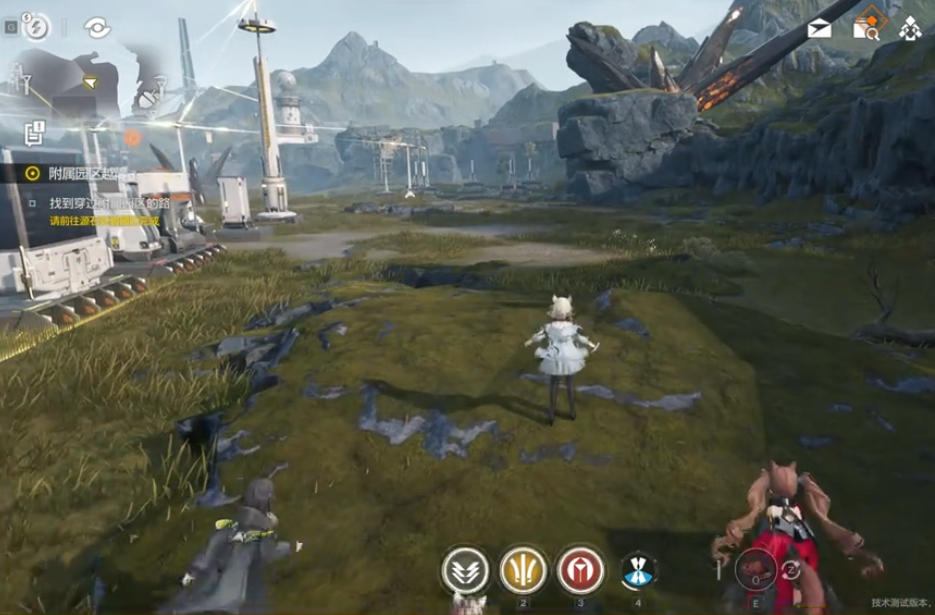Open the mail envelope icon
This screenshot has width=935, height=615.
tap(820, 28)
